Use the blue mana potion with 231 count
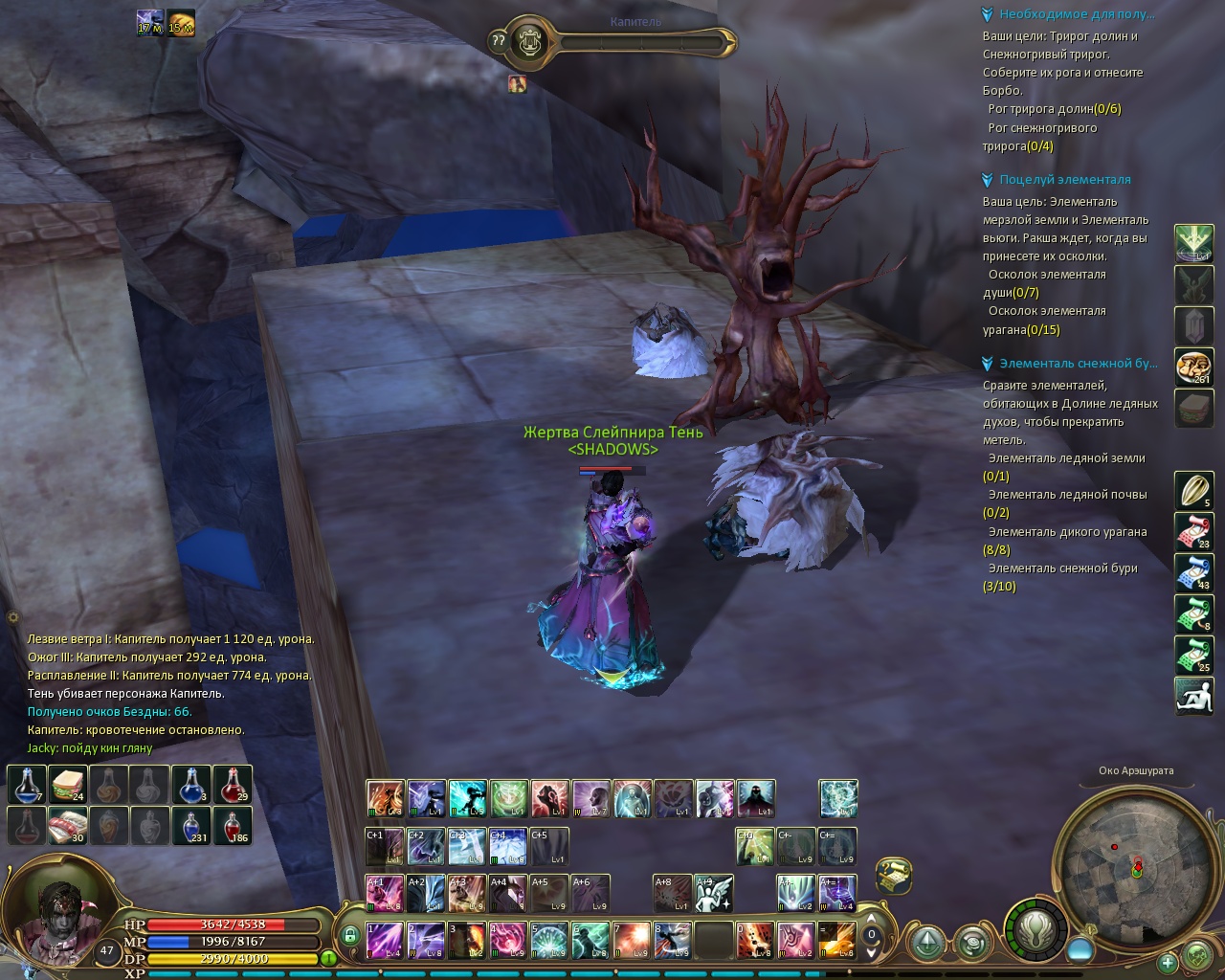Viewport: 1225px width, 980px height. click(x=191, y=826)
